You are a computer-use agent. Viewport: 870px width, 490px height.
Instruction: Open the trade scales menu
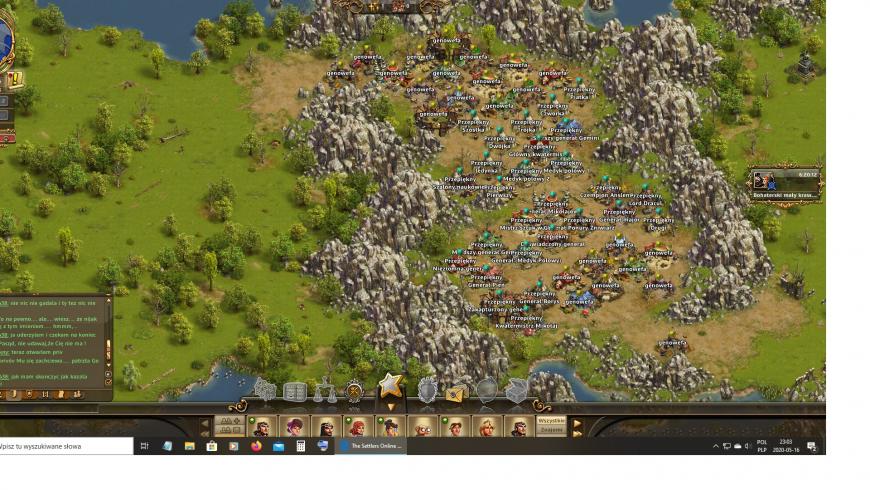point(325,391)
